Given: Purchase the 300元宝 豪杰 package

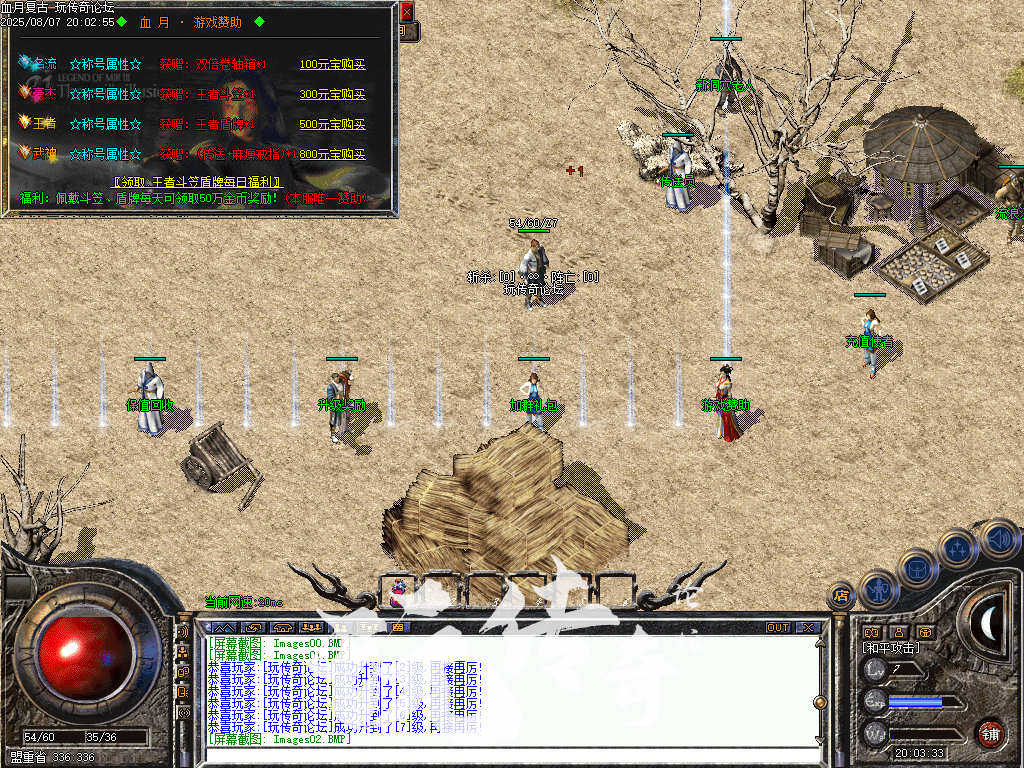Looking at the screenshot, I should 332,94.
